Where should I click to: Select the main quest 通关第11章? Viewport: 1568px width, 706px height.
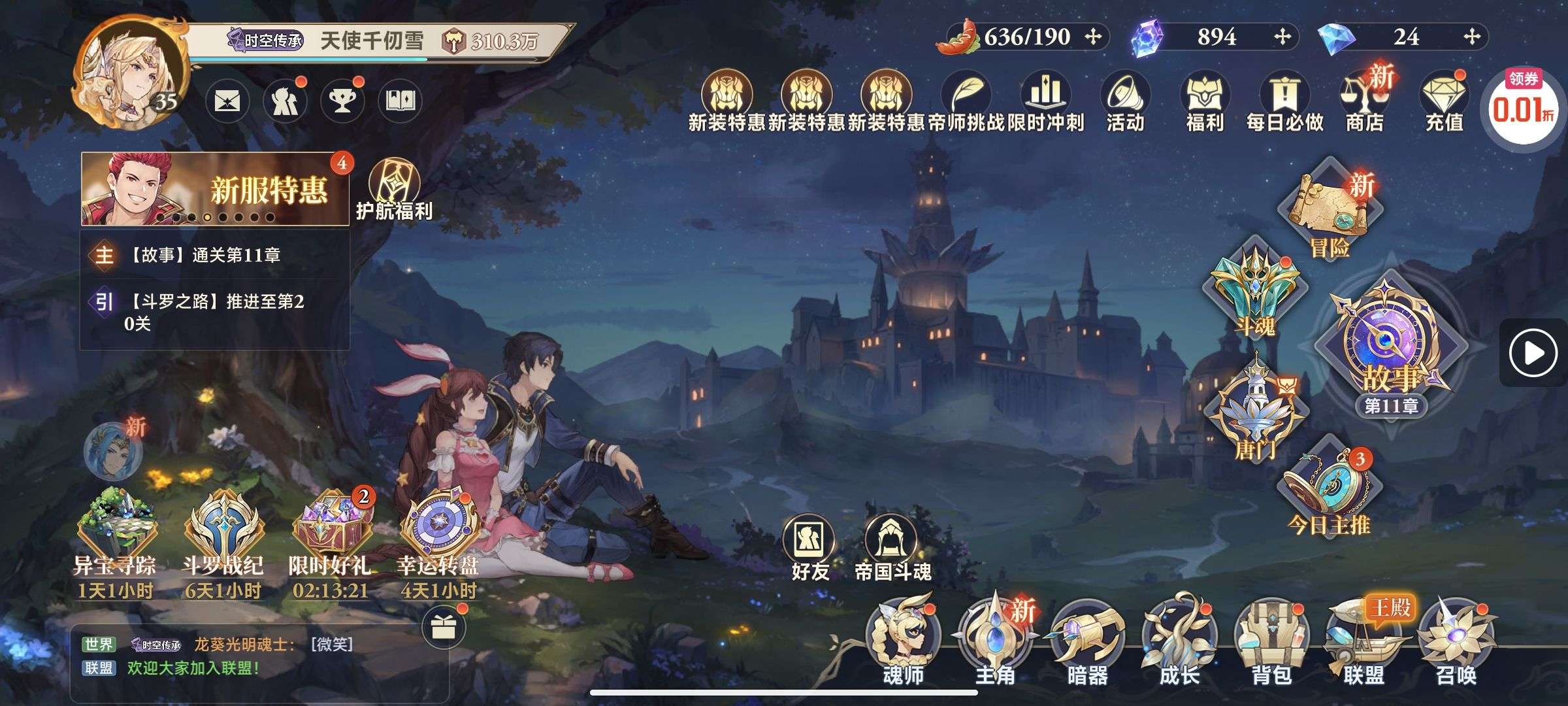pos(214,255)
